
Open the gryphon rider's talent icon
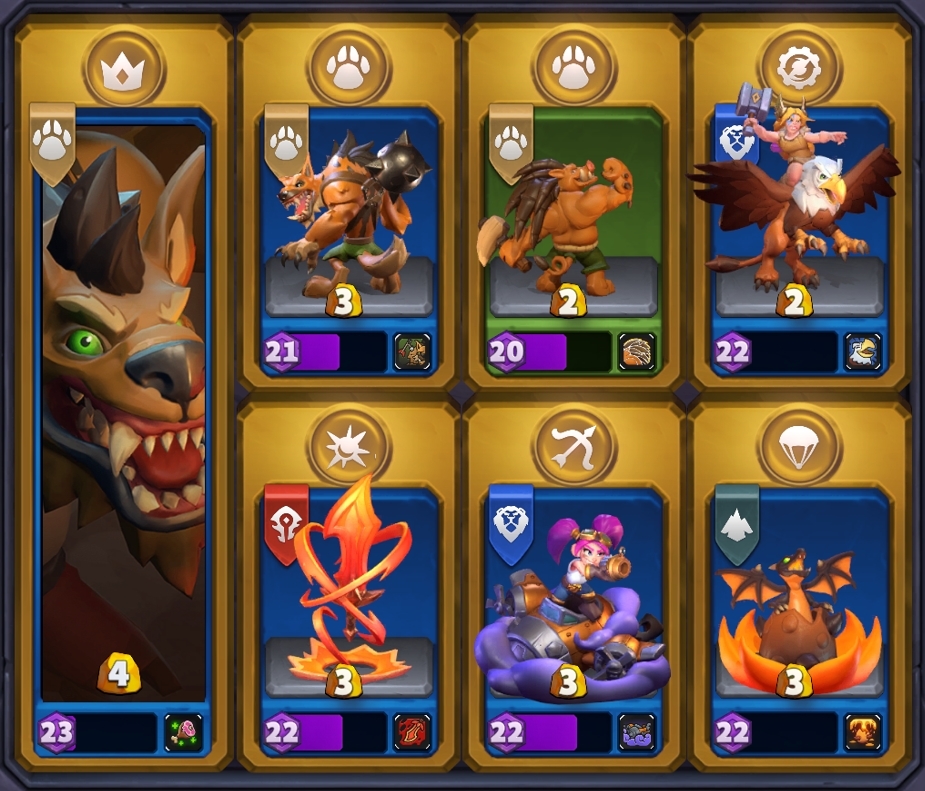862,352
